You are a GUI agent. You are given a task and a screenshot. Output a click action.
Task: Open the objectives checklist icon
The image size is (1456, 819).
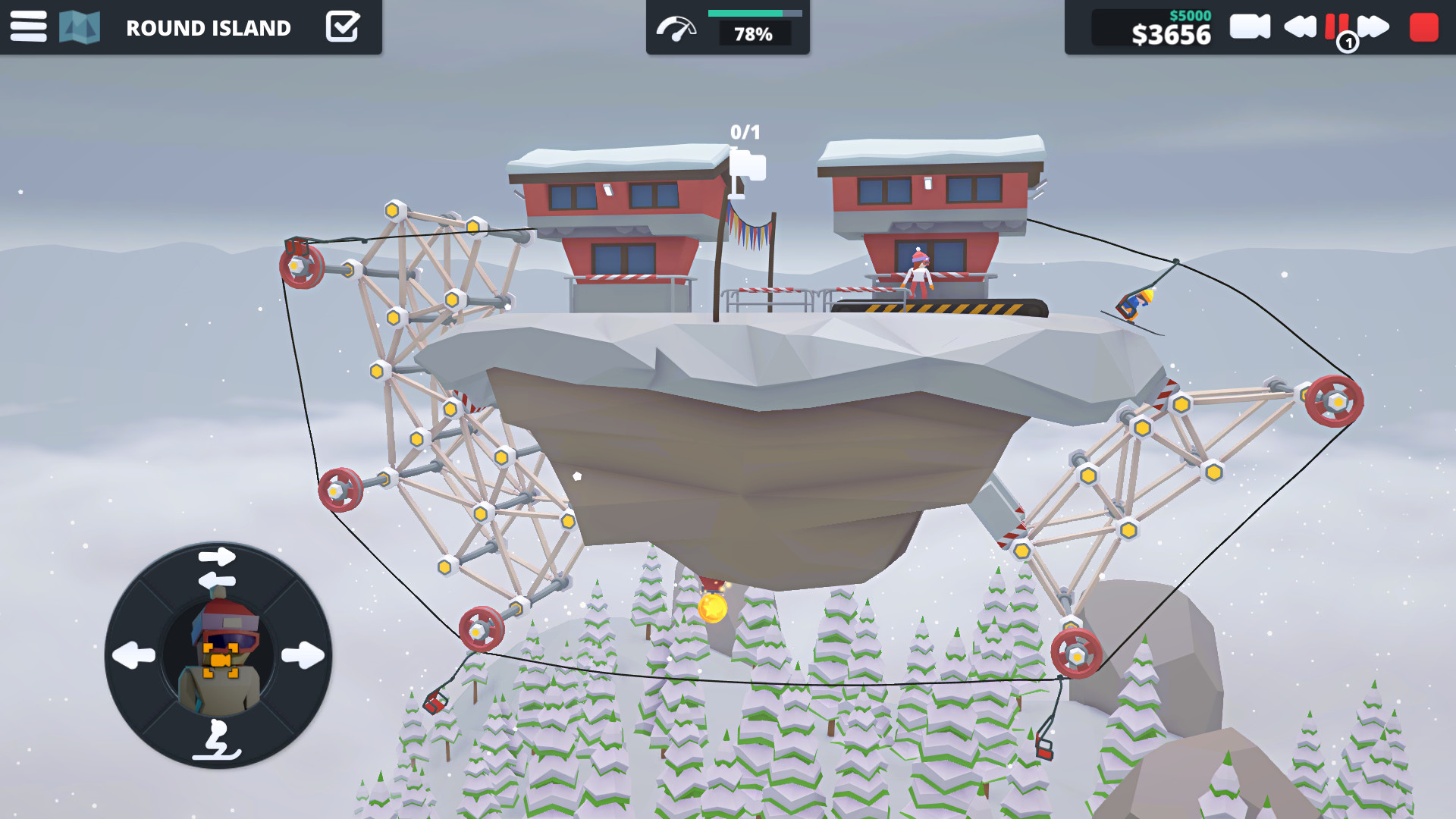click(x=343, y=27)
